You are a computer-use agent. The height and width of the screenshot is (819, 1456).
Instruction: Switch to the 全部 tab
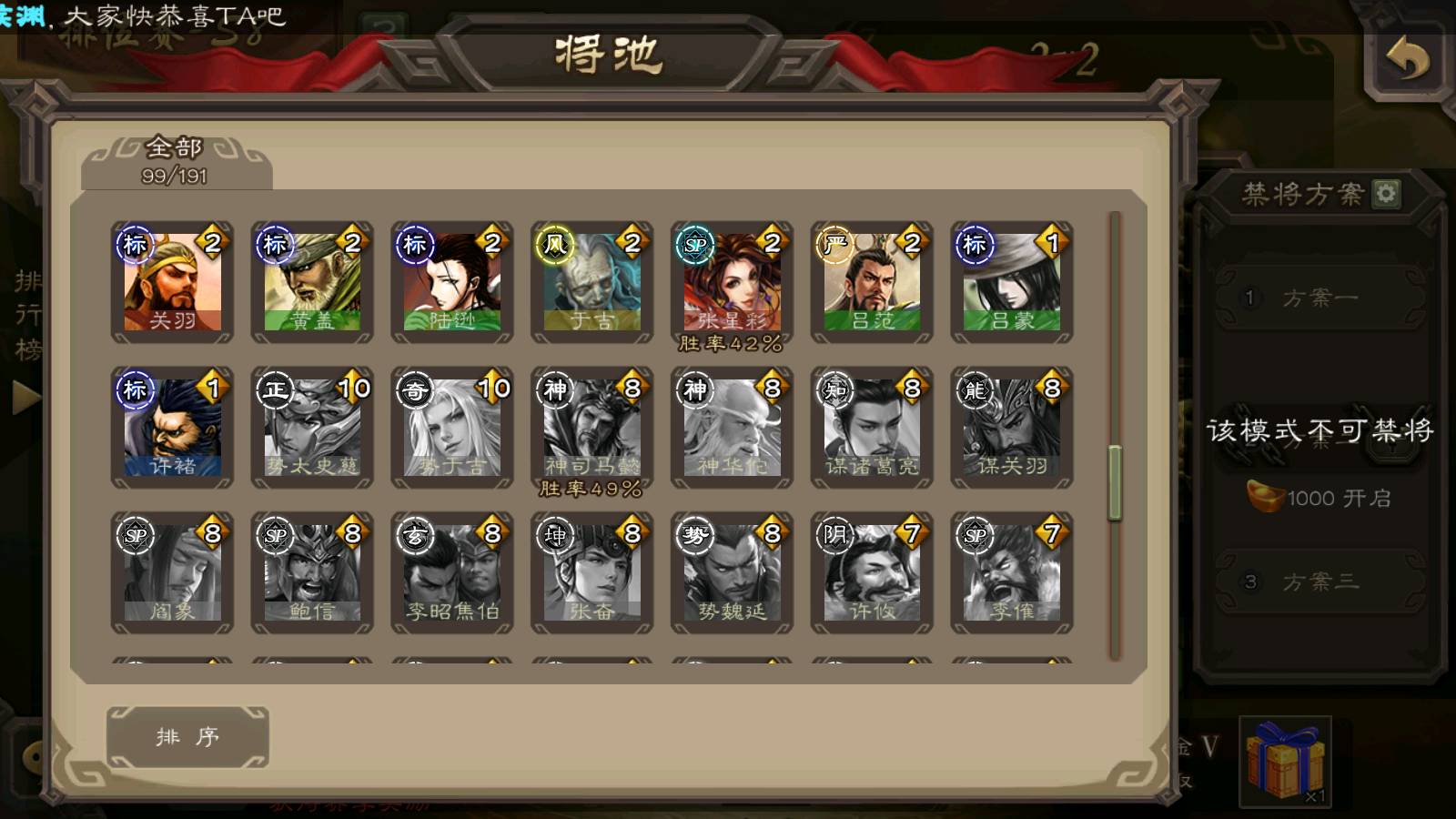175,161
